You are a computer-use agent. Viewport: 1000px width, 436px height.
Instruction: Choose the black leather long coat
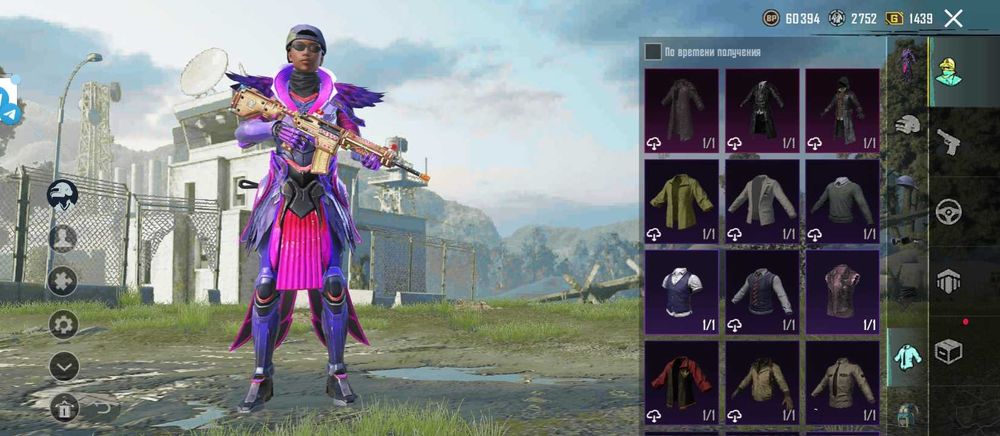point(762,110)
